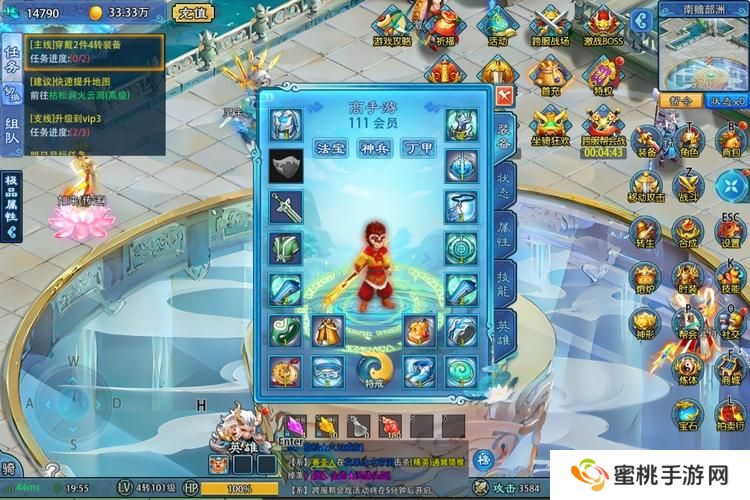The height and width of the screenshot is (500, 750).
Task: Click the 法宝 button
Action: point(329,148)
